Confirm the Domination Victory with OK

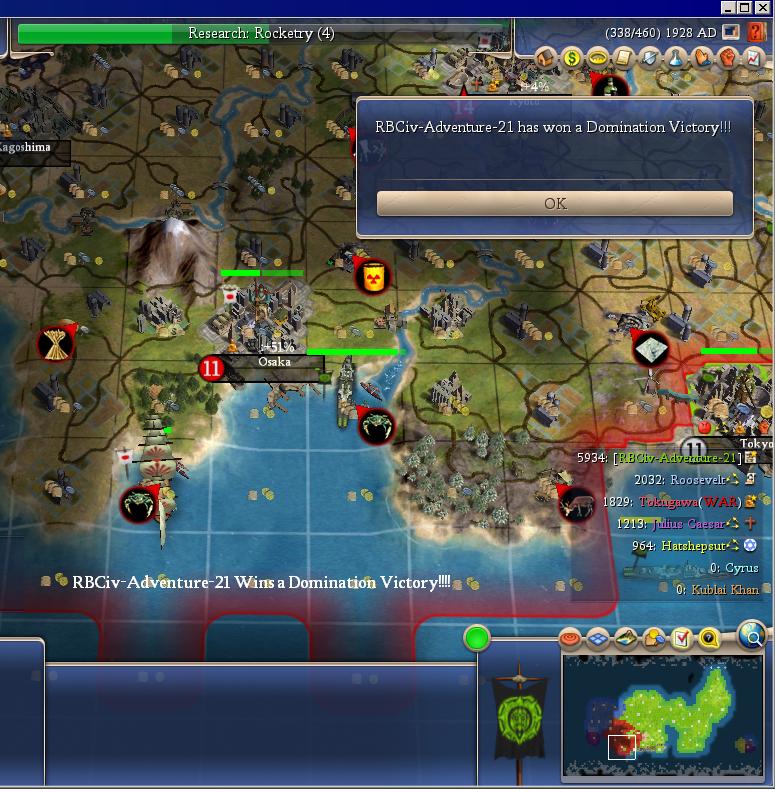555,203
